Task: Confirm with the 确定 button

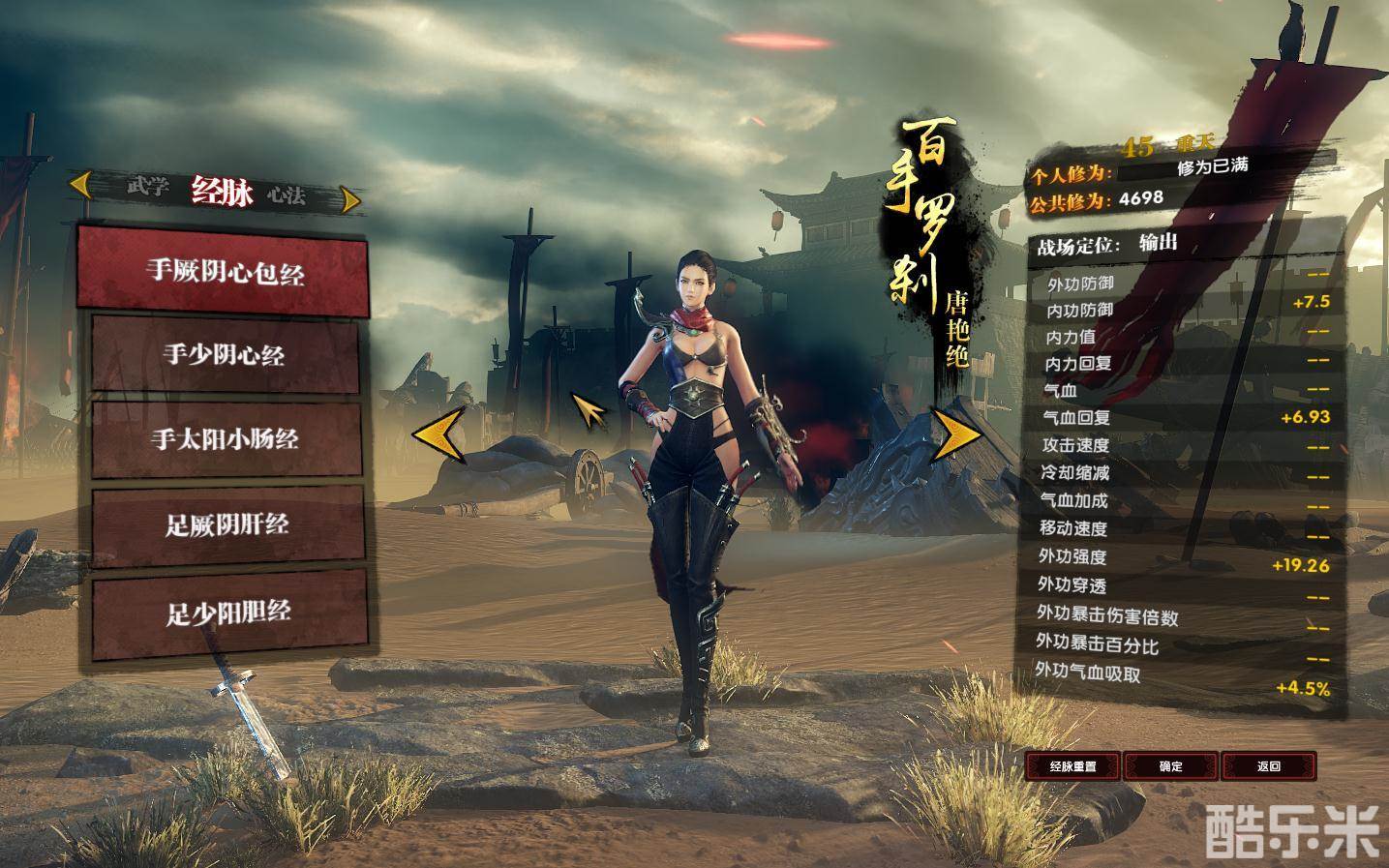Action: [1170, 766]
